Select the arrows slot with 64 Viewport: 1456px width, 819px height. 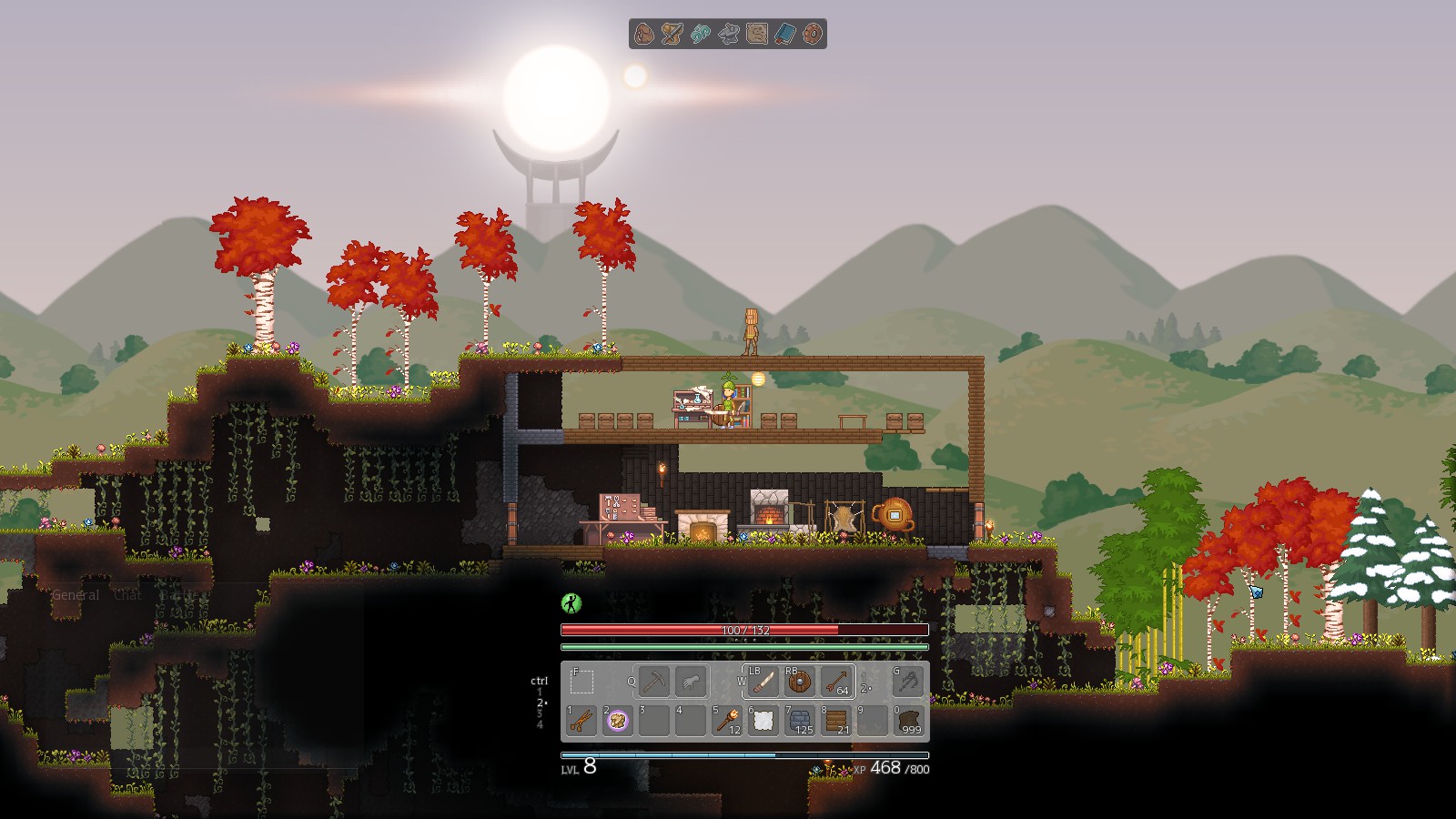836,682
